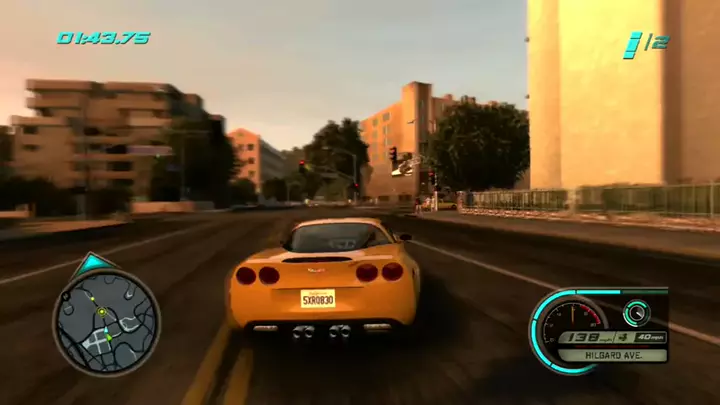Click the Hilgard Ave. street name label
Screen dimensions: 720x405
click(613, 355)
